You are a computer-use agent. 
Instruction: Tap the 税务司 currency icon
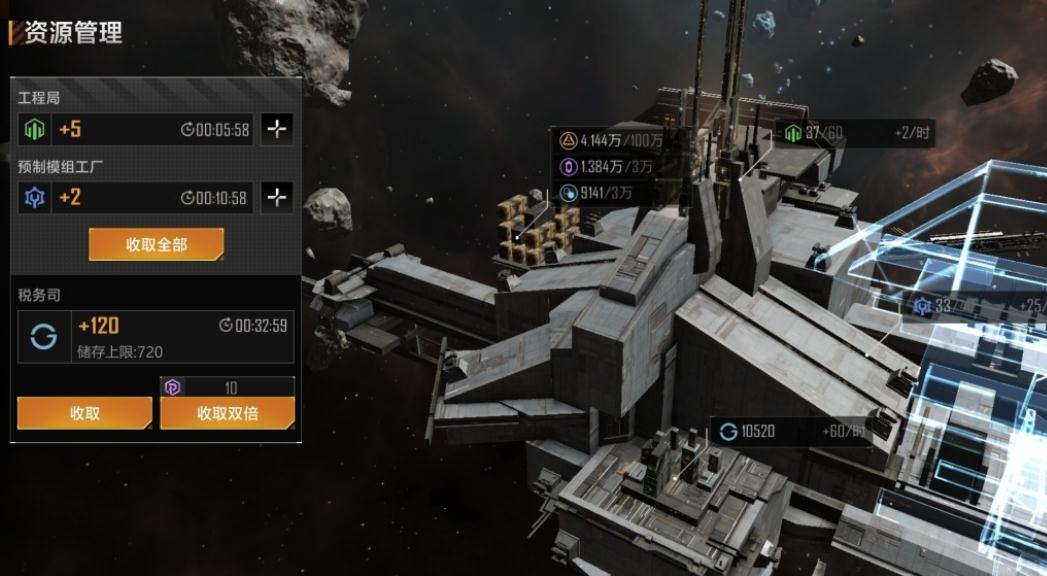[x=44, y=336]
